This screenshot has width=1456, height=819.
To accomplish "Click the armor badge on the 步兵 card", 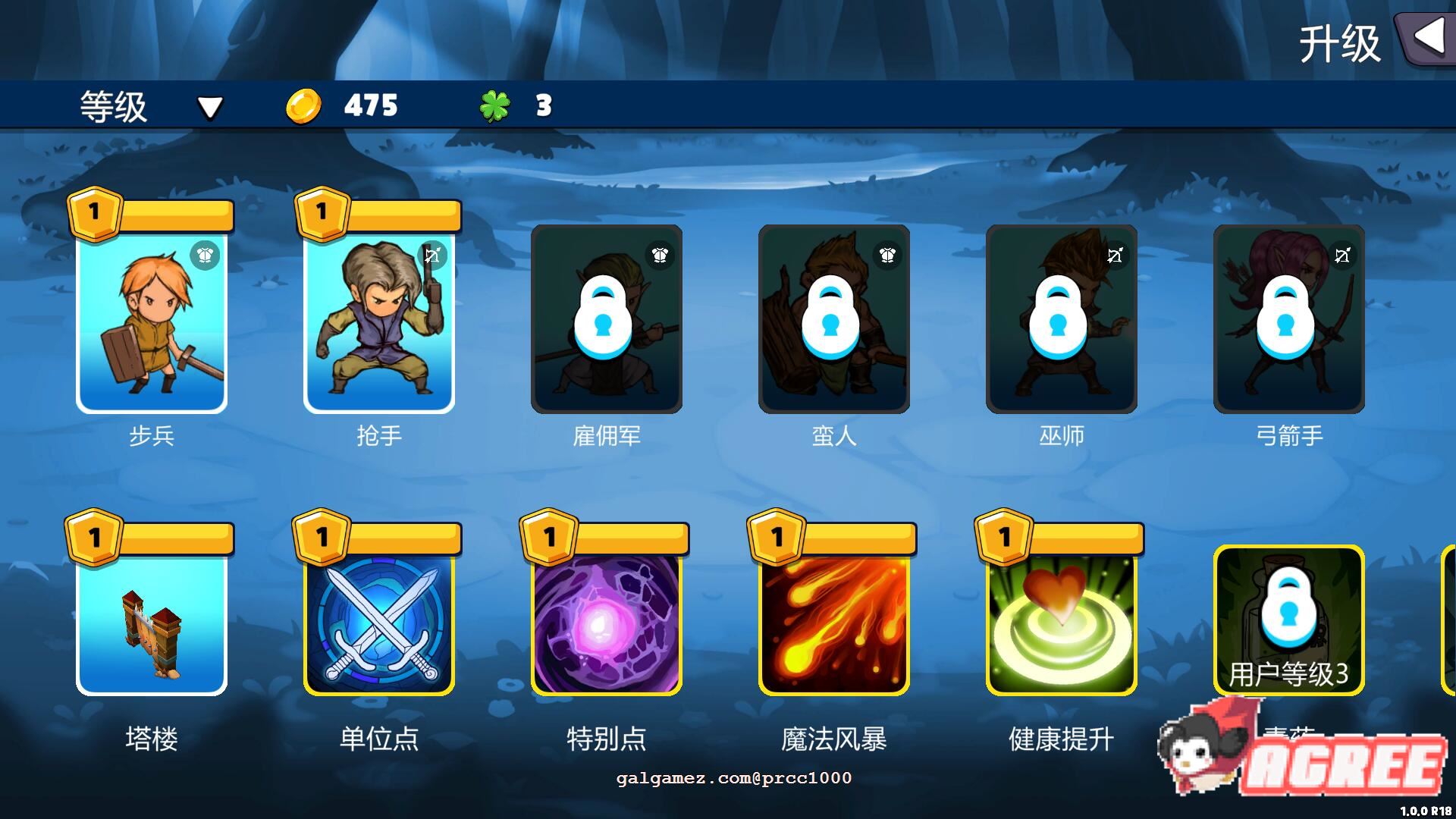I will pos(203,256).
